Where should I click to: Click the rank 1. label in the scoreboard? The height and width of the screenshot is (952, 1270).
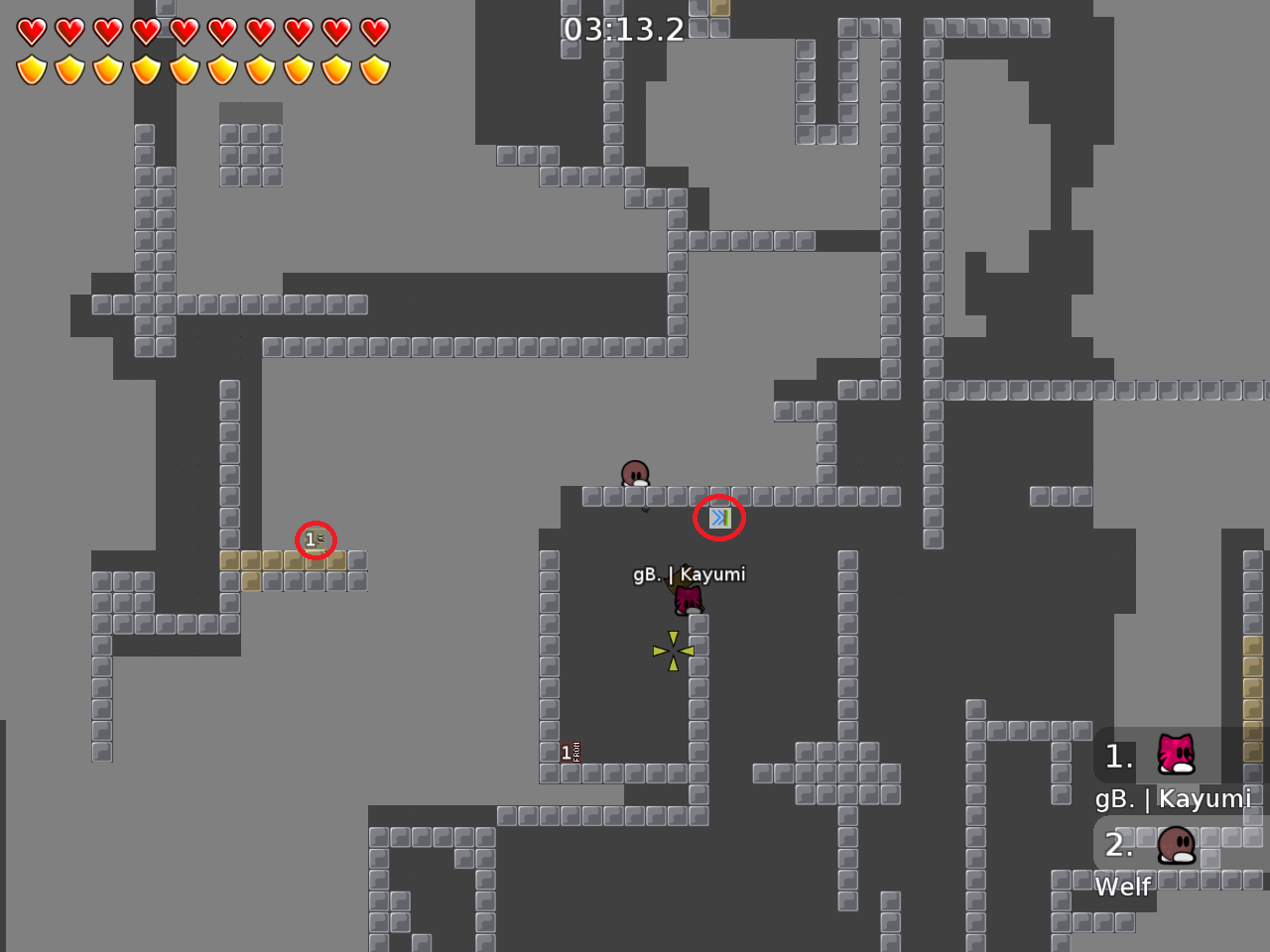(x=1118, y=758)
